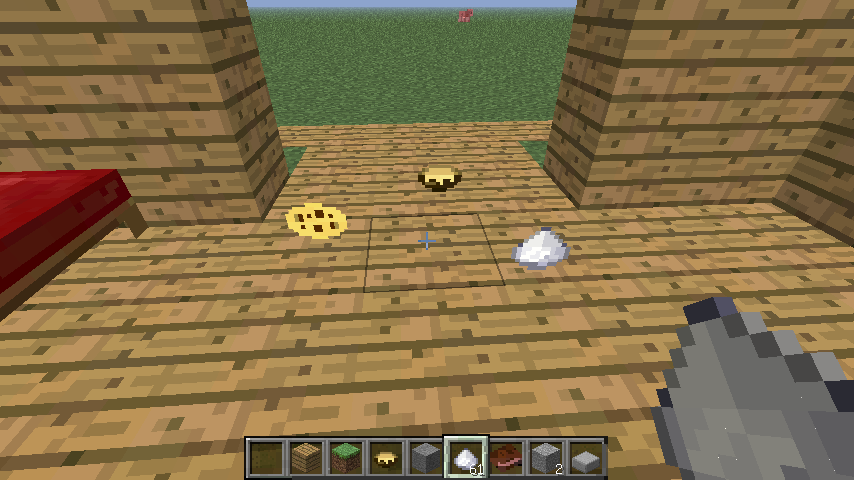Pick the brown and red food item slot
The height and width of the screenshot is (480, 854).
tap(506, 458)
